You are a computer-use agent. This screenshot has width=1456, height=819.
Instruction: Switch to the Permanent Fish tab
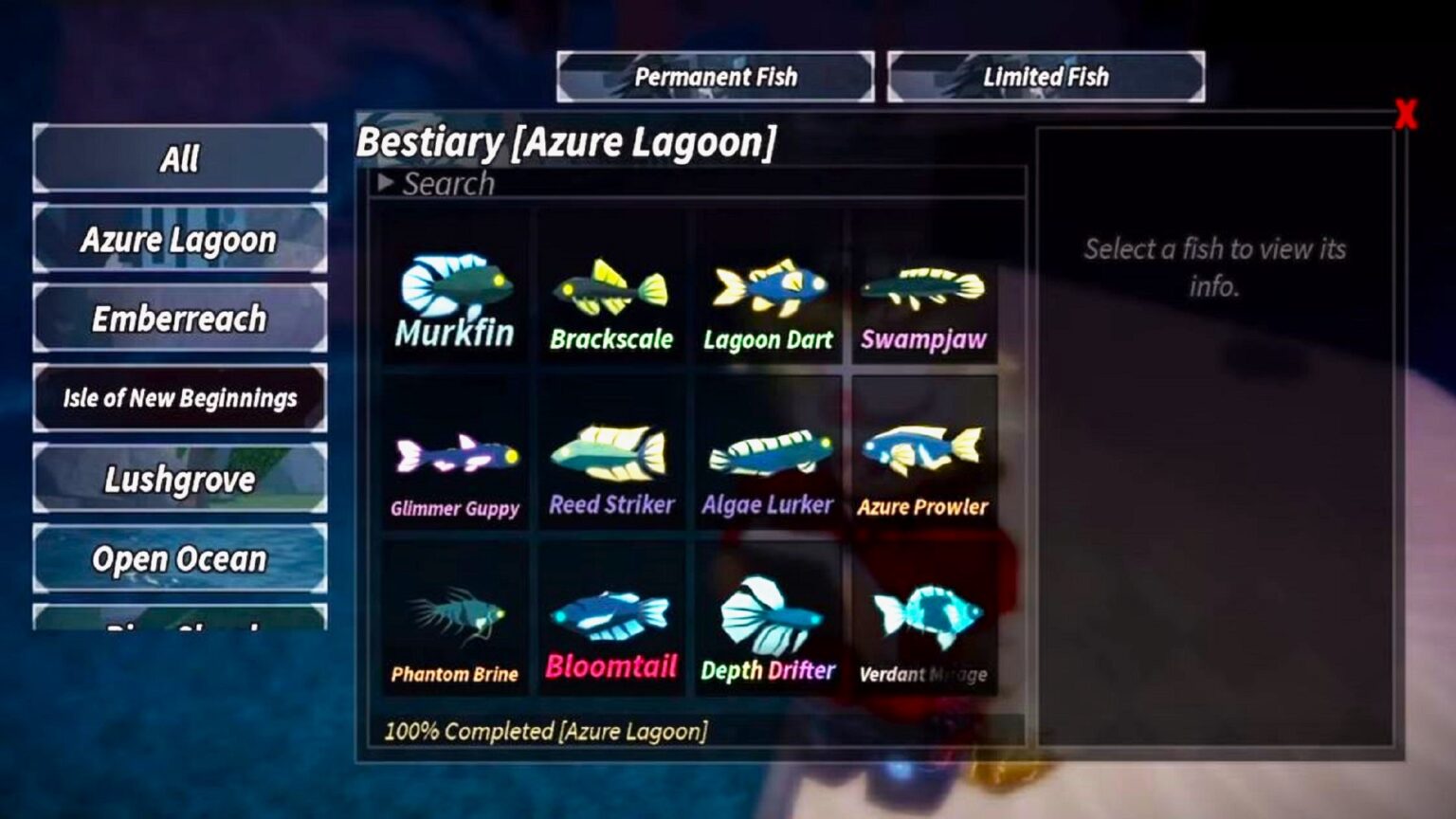pyautogui.click(x=717, y=77)
